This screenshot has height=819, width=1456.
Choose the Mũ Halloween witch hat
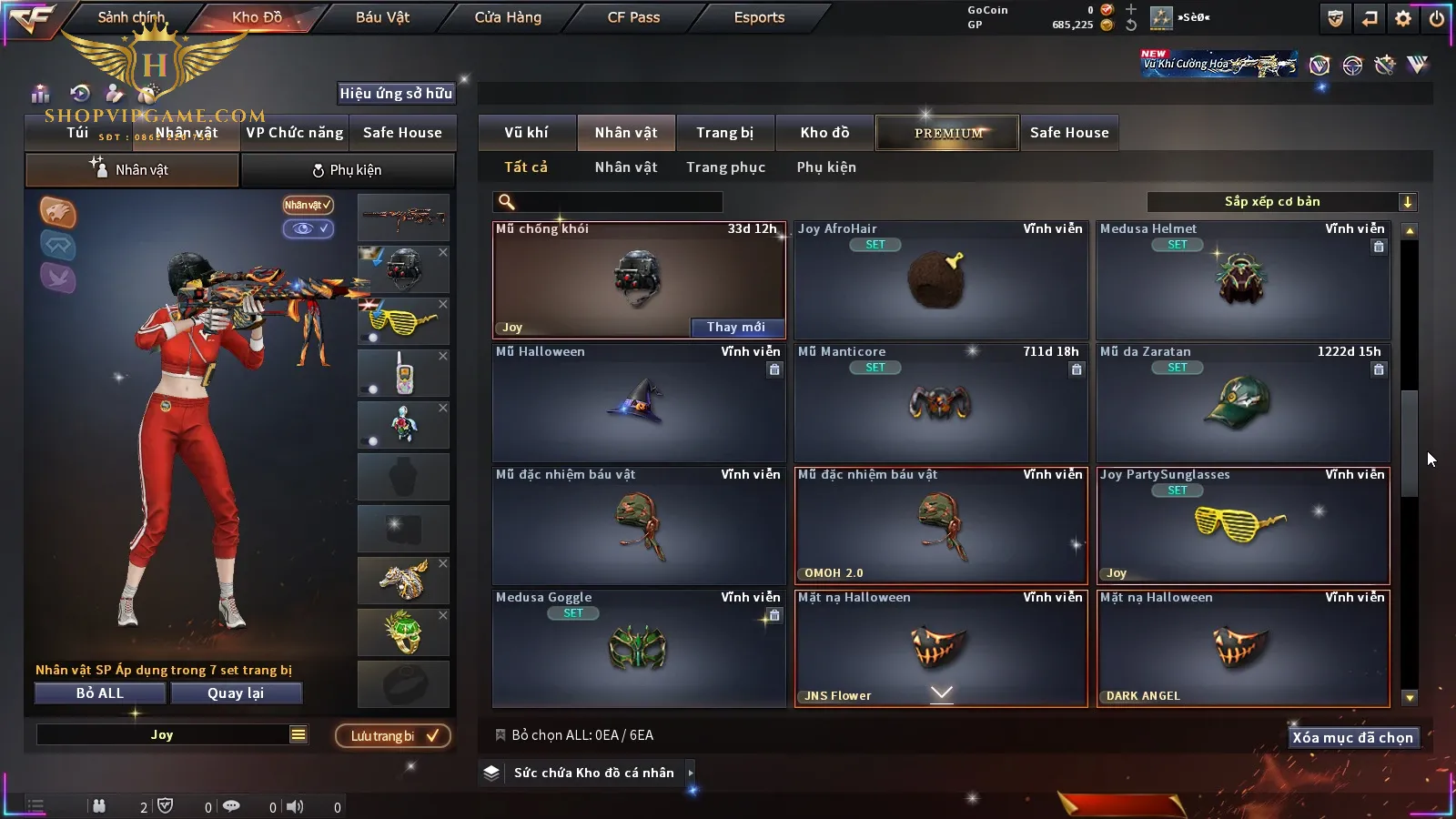click(639, 403)
